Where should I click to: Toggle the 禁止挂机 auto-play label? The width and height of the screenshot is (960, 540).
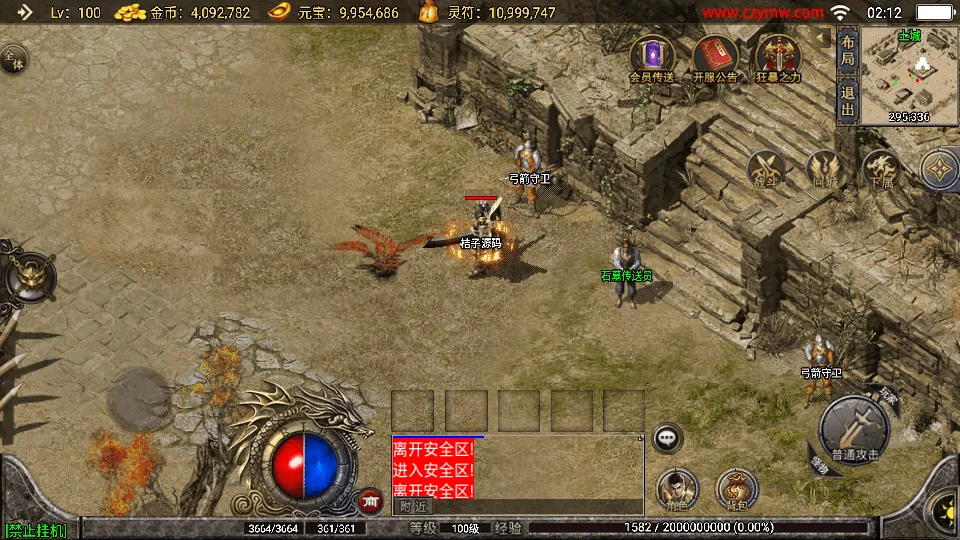(x=36, y=529)
